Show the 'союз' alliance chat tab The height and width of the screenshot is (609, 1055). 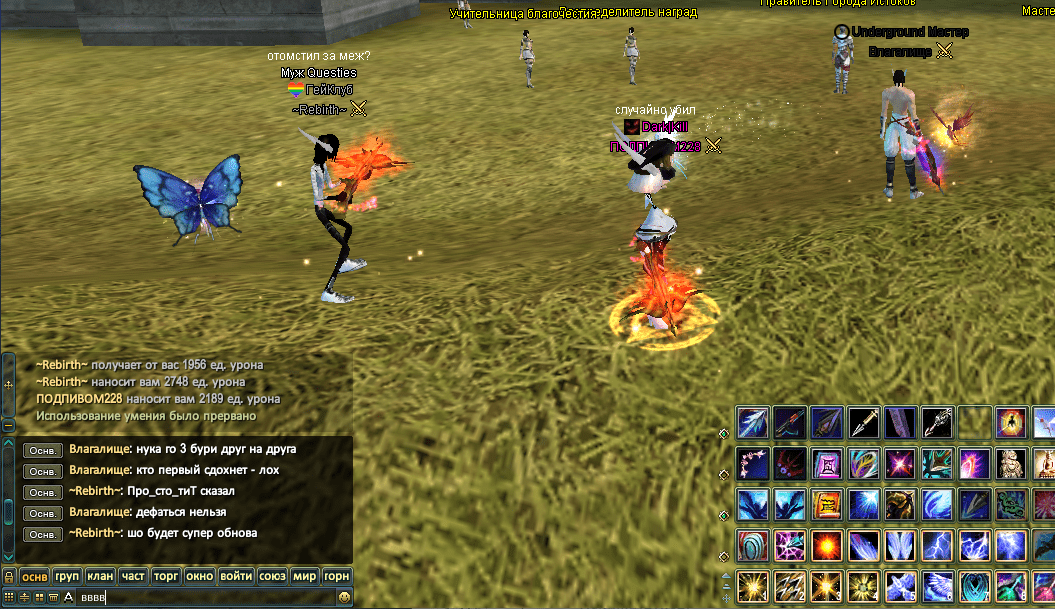pos(272,577)
